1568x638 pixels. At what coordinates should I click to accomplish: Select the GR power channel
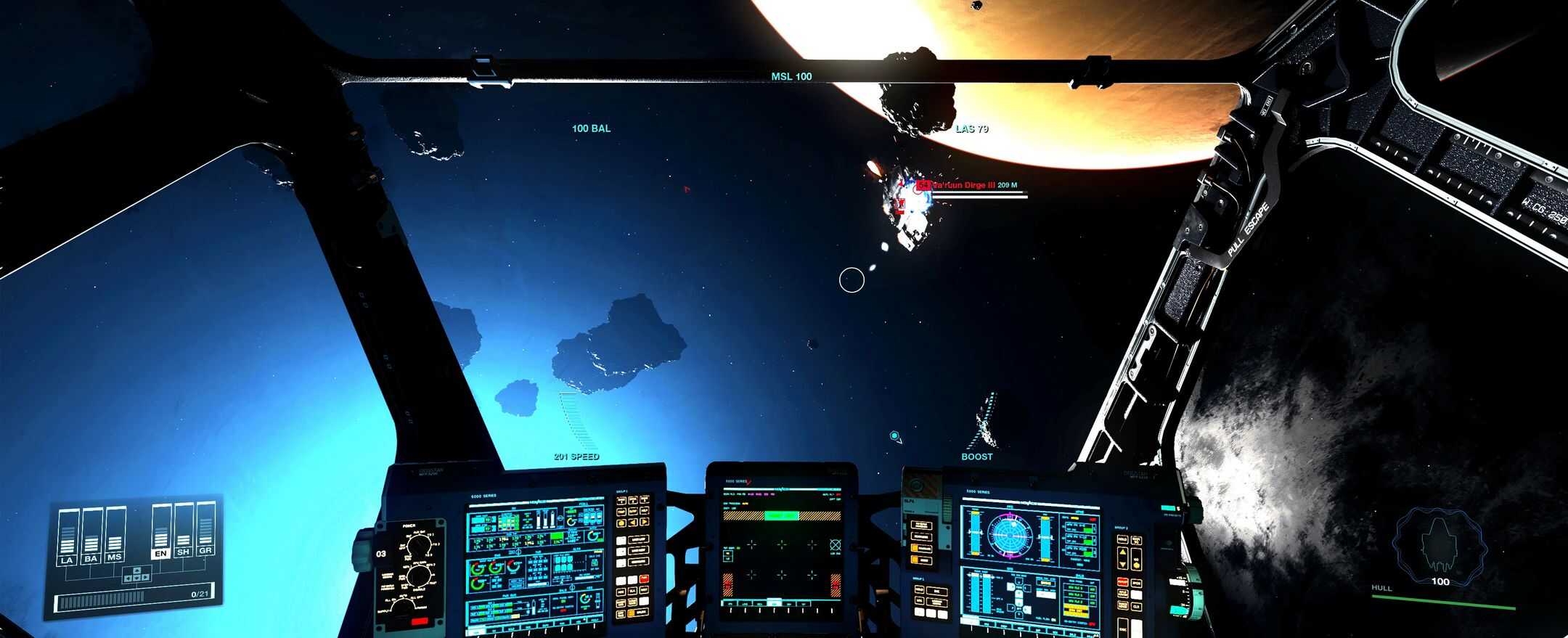click(205, 551)
